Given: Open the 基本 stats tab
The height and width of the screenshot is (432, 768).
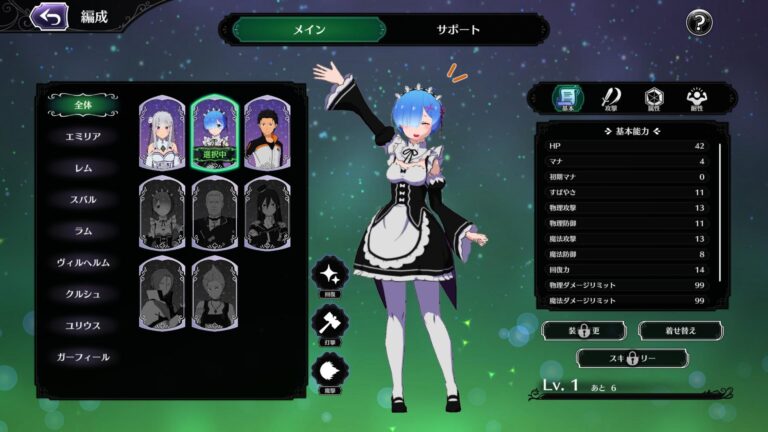Looking at the screenshot, I should [568, 97].
